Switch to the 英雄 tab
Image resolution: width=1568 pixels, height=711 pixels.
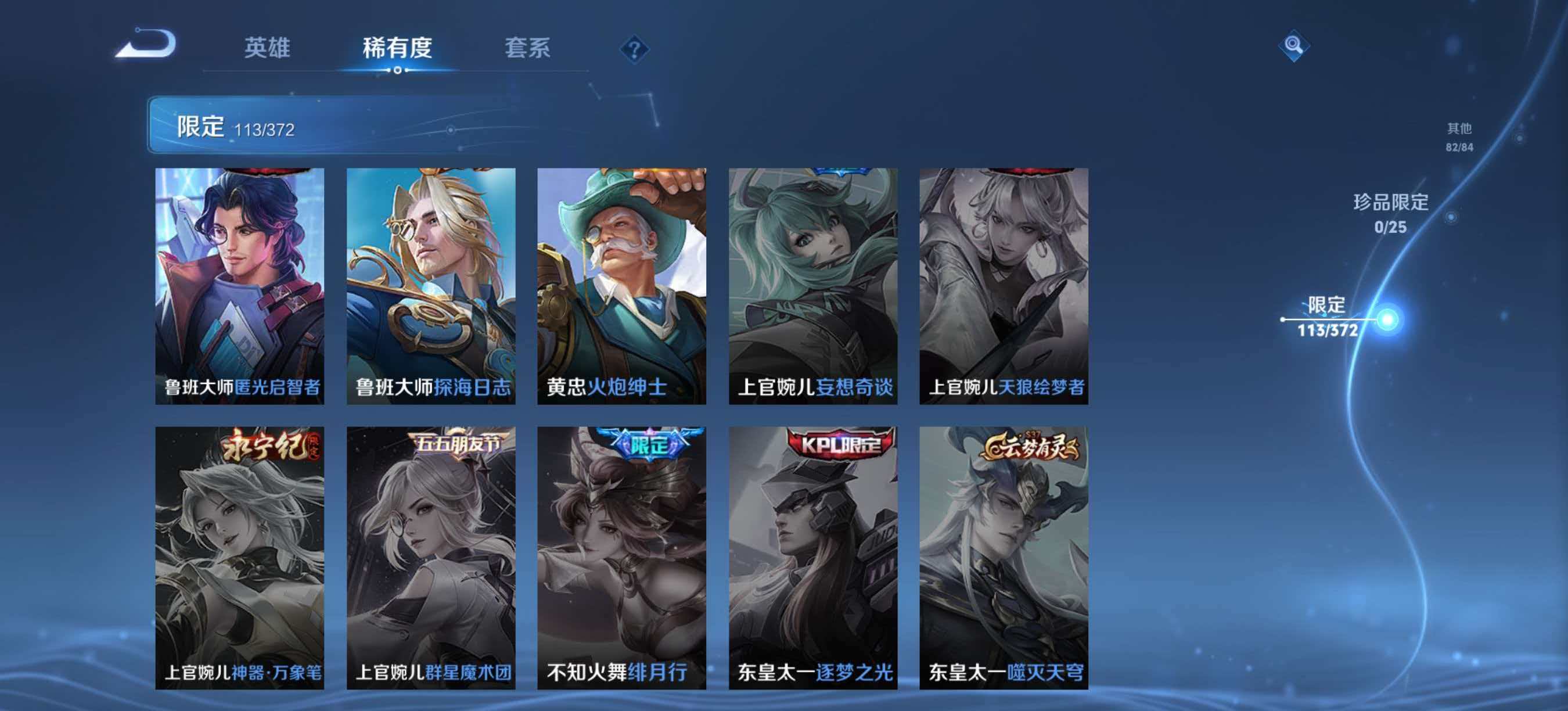tap(269, 49)
